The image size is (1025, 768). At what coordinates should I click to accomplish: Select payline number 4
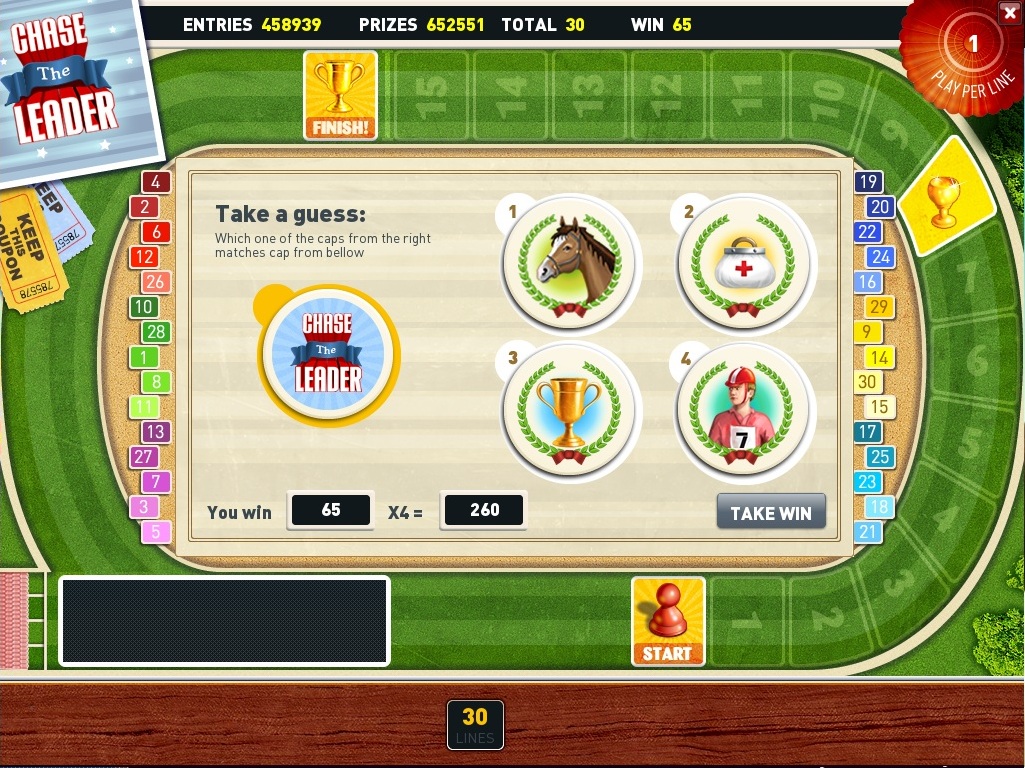coord(155,182)
